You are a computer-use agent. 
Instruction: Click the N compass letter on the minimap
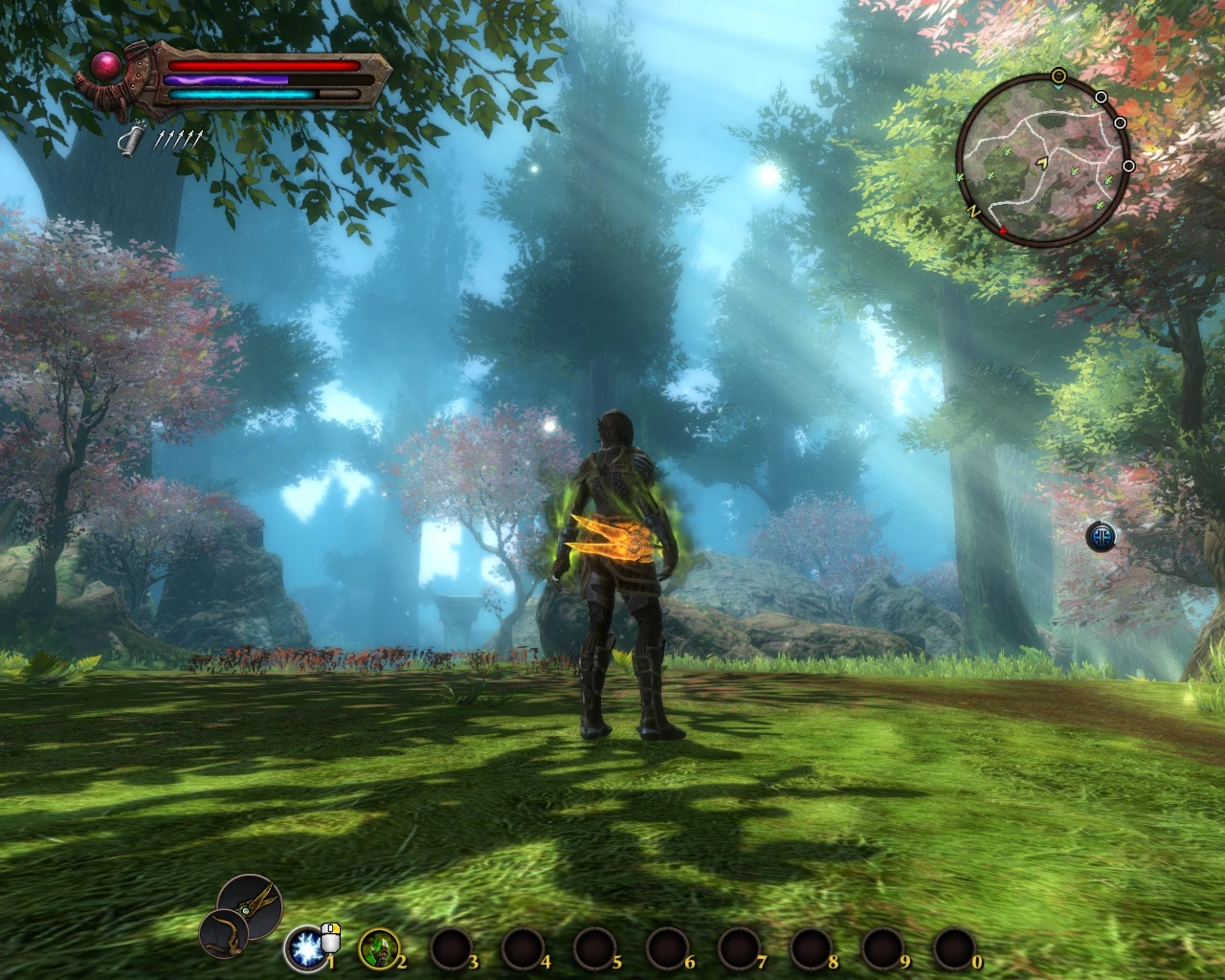click(x=973, y=211)
